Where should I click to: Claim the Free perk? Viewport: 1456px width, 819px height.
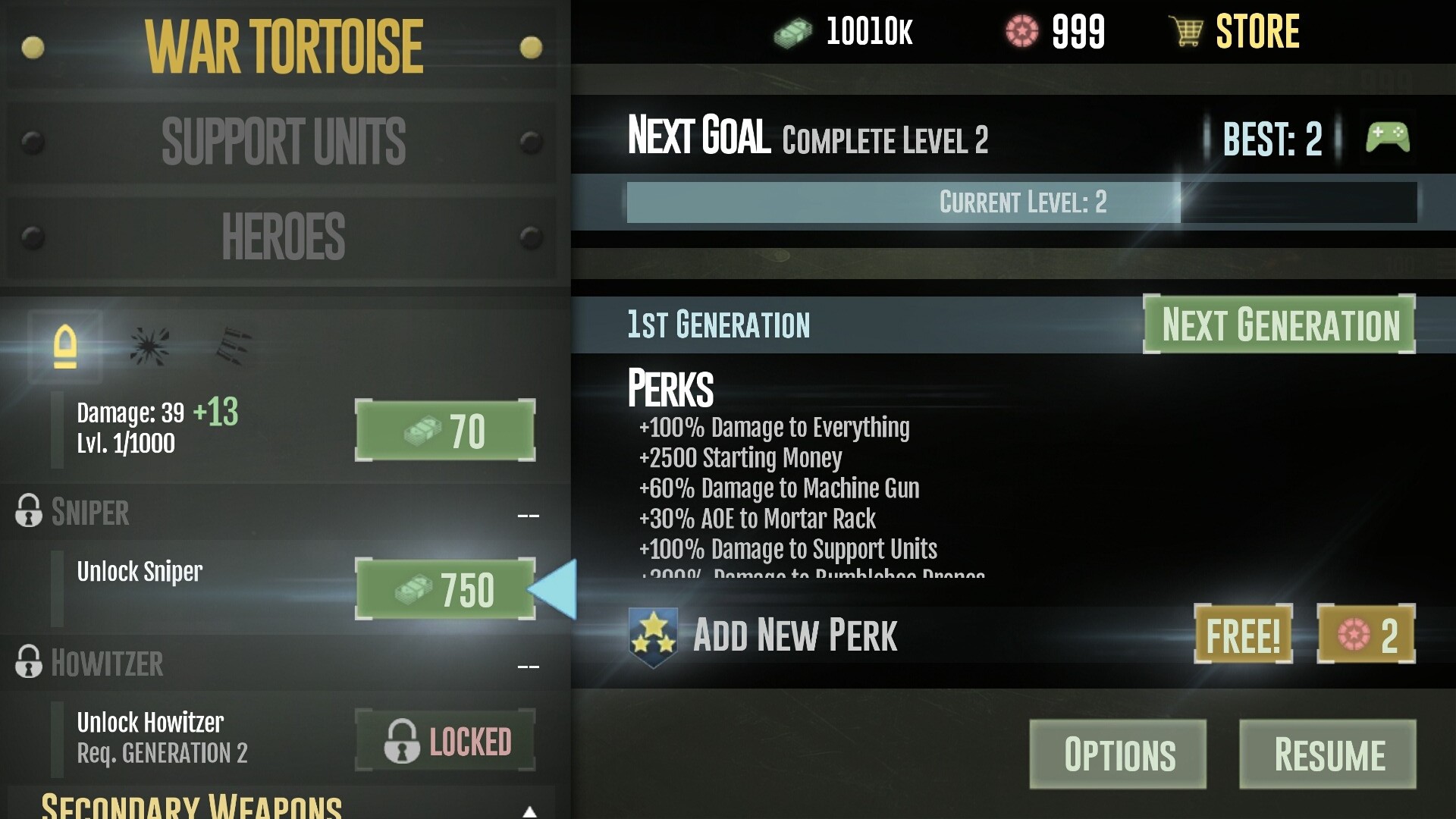[x=1243, y=635]
